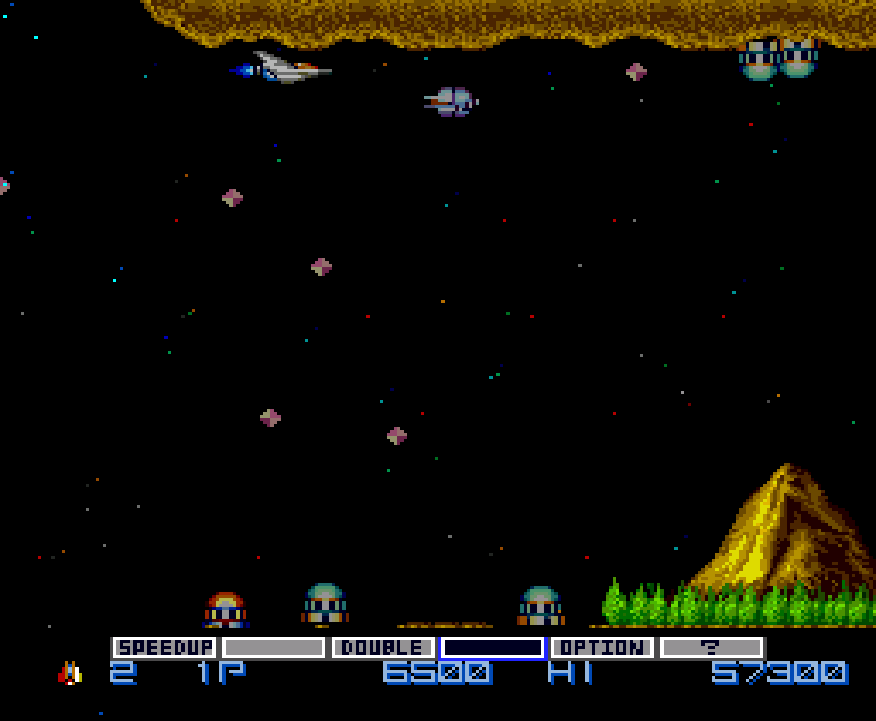The height and width of the screenshot is (721, 876).
Task: Pick the question mark power-up slot
Action: (x=711, y=648)
